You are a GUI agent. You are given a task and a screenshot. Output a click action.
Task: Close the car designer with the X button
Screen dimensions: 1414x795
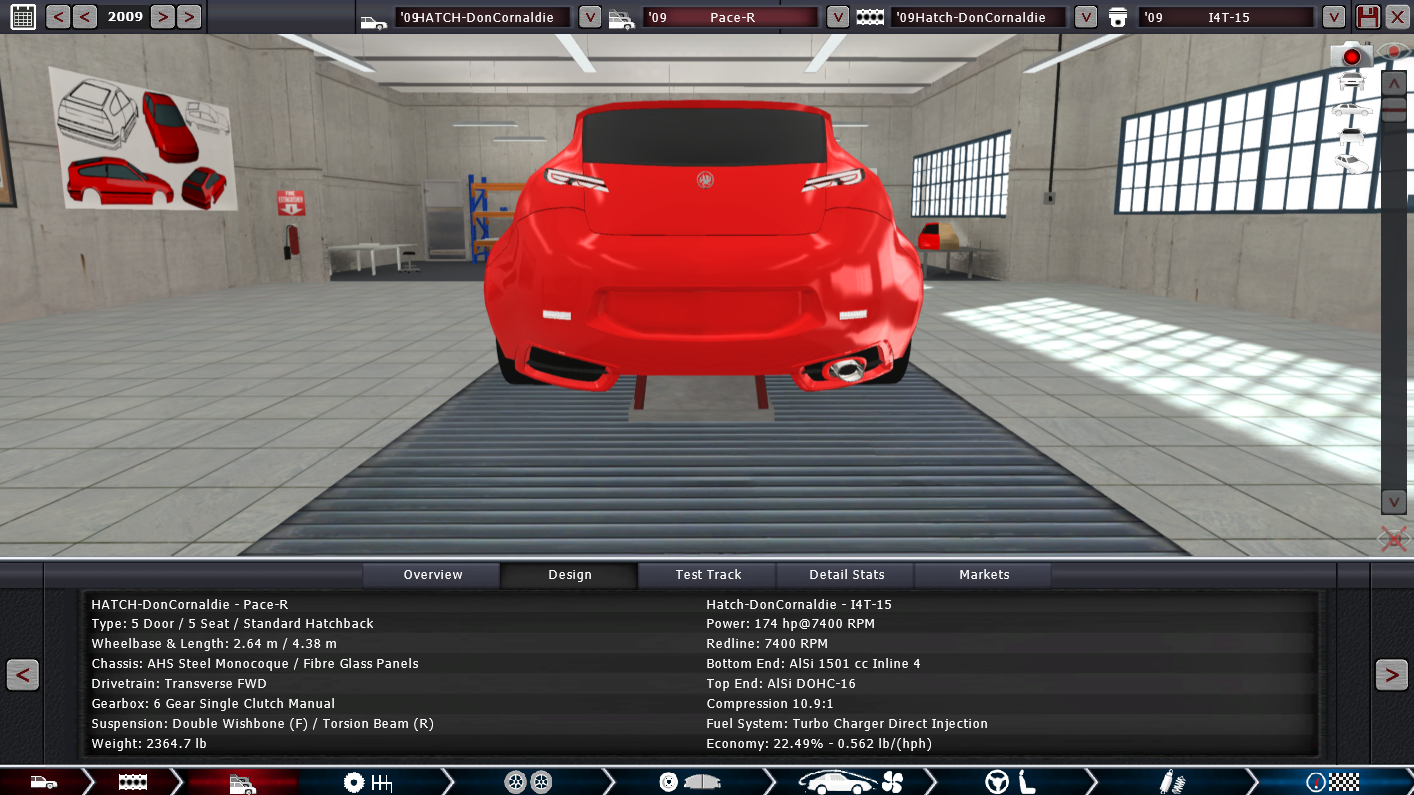1396,17
